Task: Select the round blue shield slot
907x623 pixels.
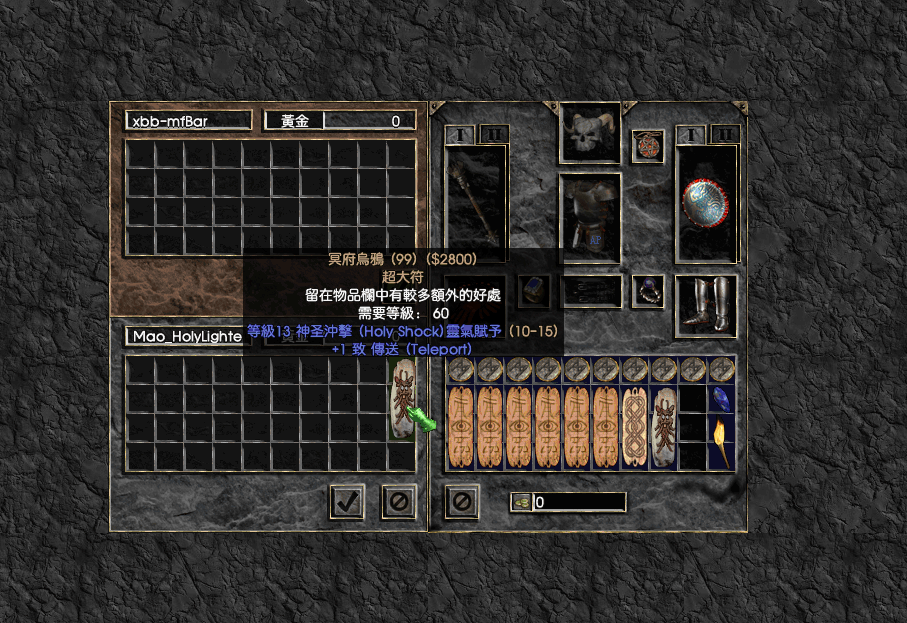Action: [706, 206]
